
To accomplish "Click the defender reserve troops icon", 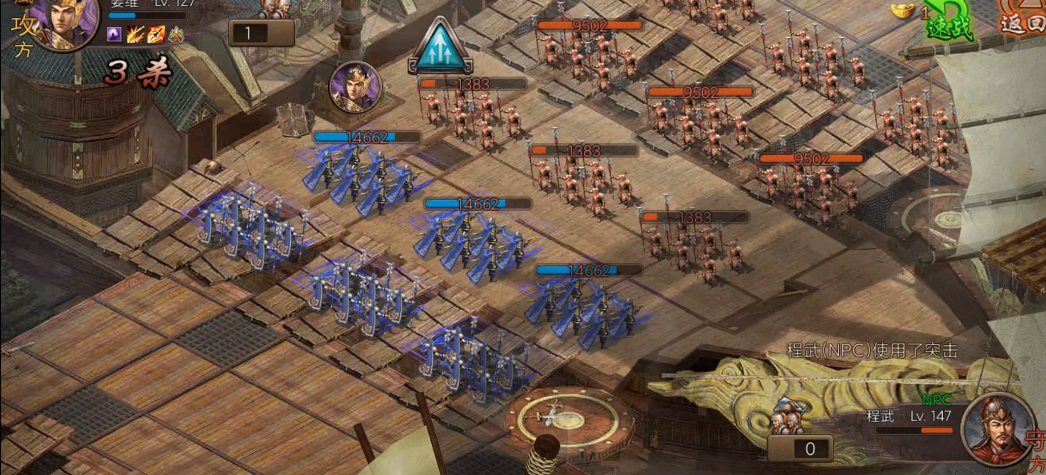I will pyautogui.click(x=791, y=411).
